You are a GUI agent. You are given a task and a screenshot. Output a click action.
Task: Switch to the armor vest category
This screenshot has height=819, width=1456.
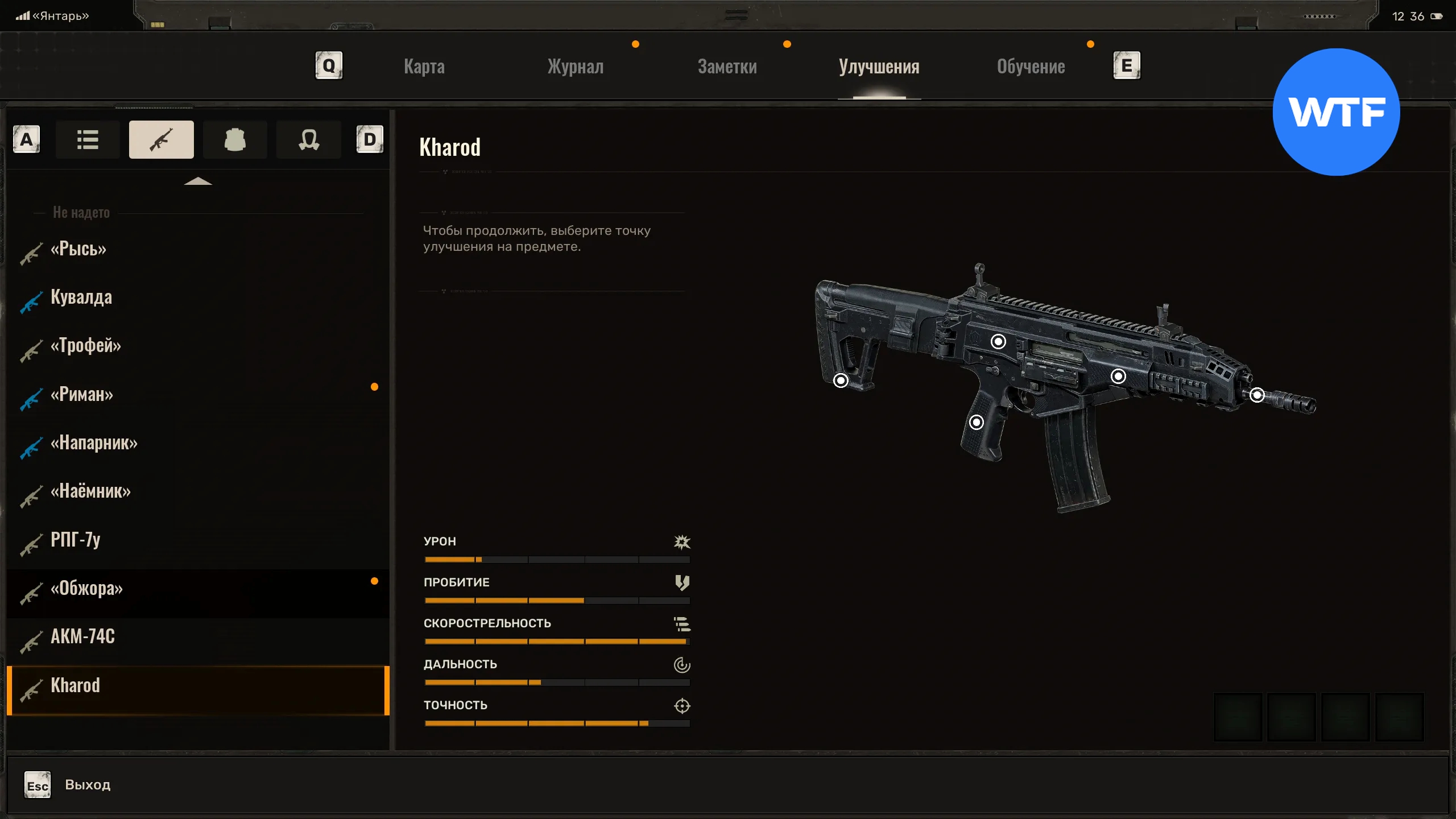tap(235, 139)
